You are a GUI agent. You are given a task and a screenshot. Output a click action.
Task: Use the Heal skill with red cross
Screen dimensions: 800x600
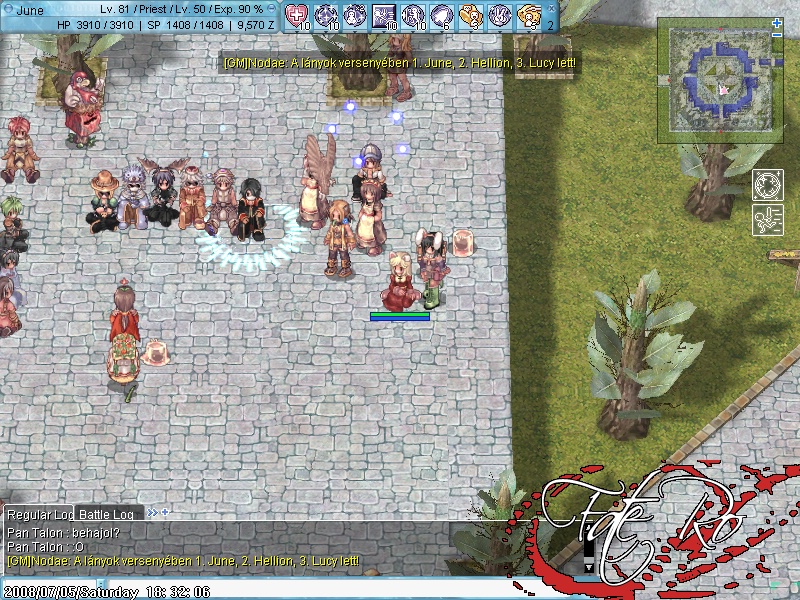point(297,15)
